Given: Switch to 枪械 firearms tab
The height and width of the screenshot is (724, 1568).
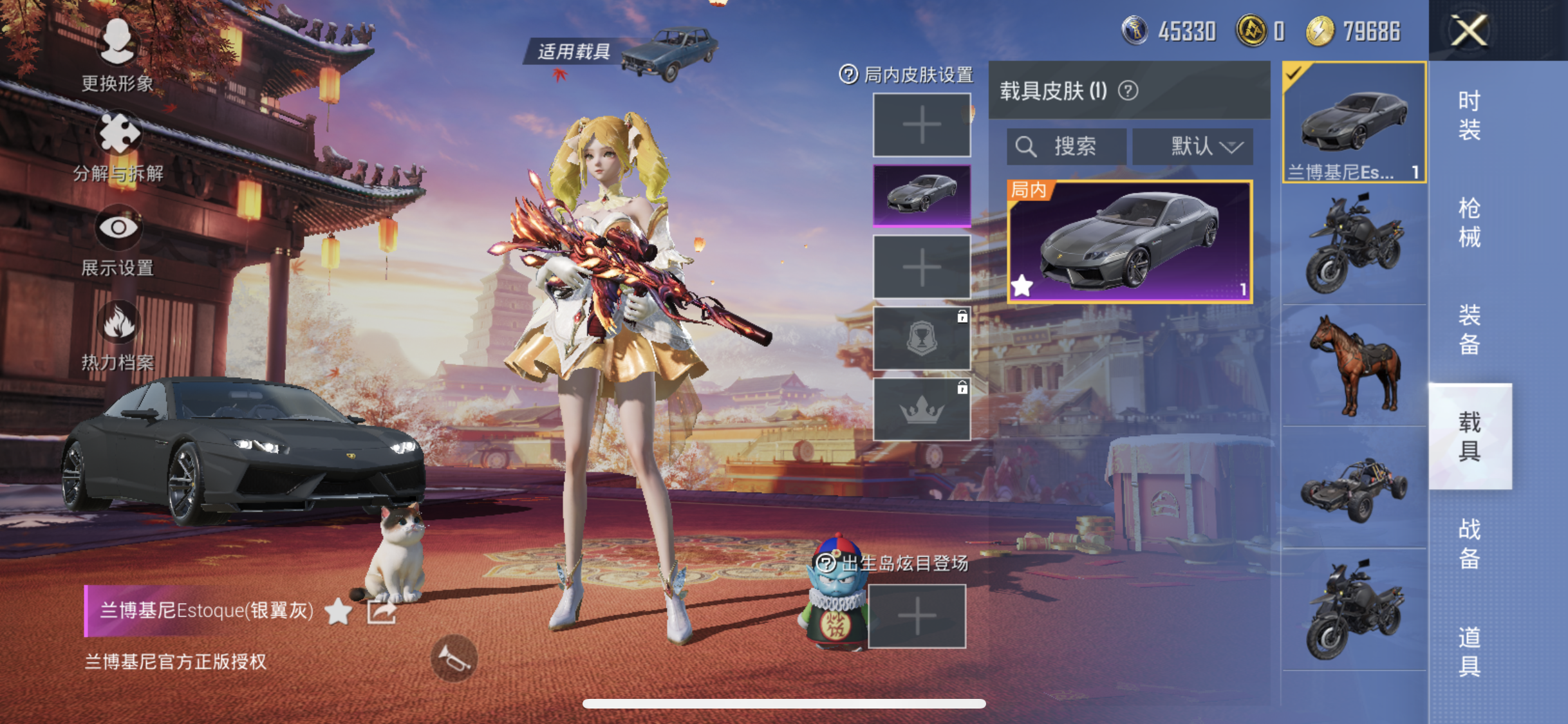Looking at the screenshot, I should 1469,223.
